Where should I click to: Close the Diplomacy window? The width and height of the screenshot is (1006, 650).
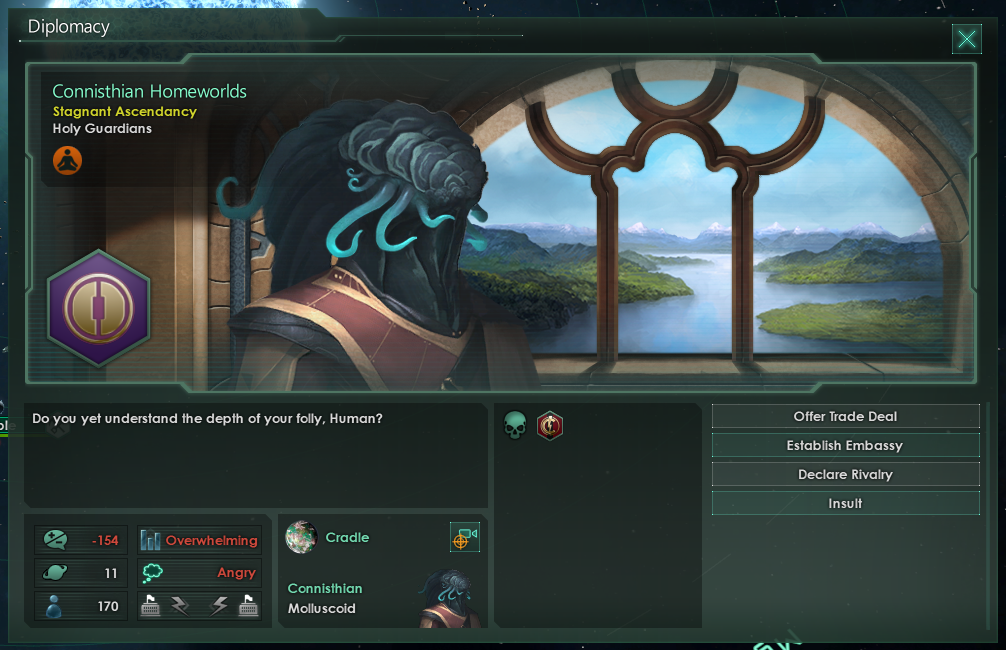tap(966, 39)
